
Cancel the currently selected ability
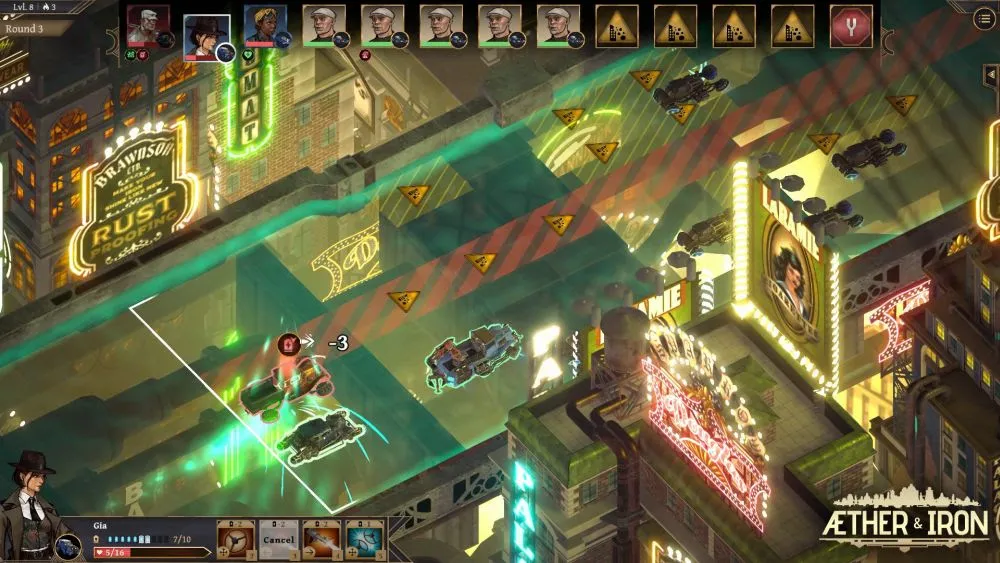279,539
